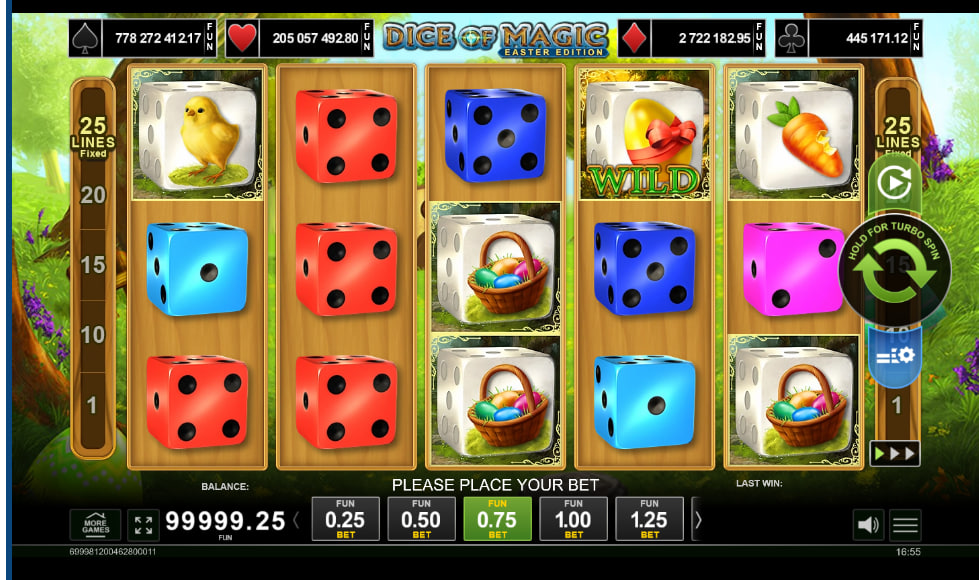This screenshot has height=580, width=979.
Task: Toggle fullscreen mode
Action: coord(143,524)
